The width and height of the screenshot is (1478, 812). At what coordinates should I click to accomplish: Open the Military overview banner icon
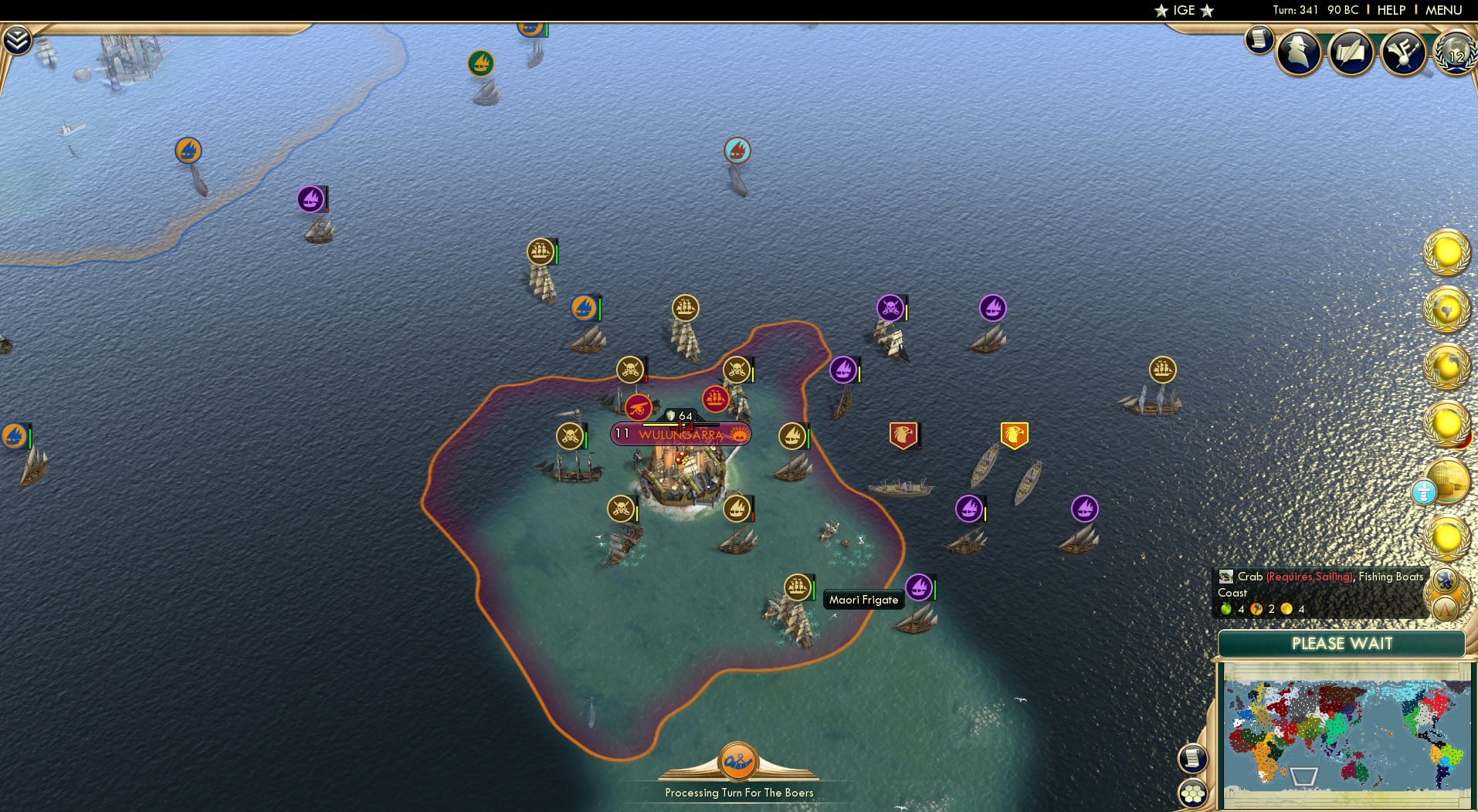[x=1404, y=51]
